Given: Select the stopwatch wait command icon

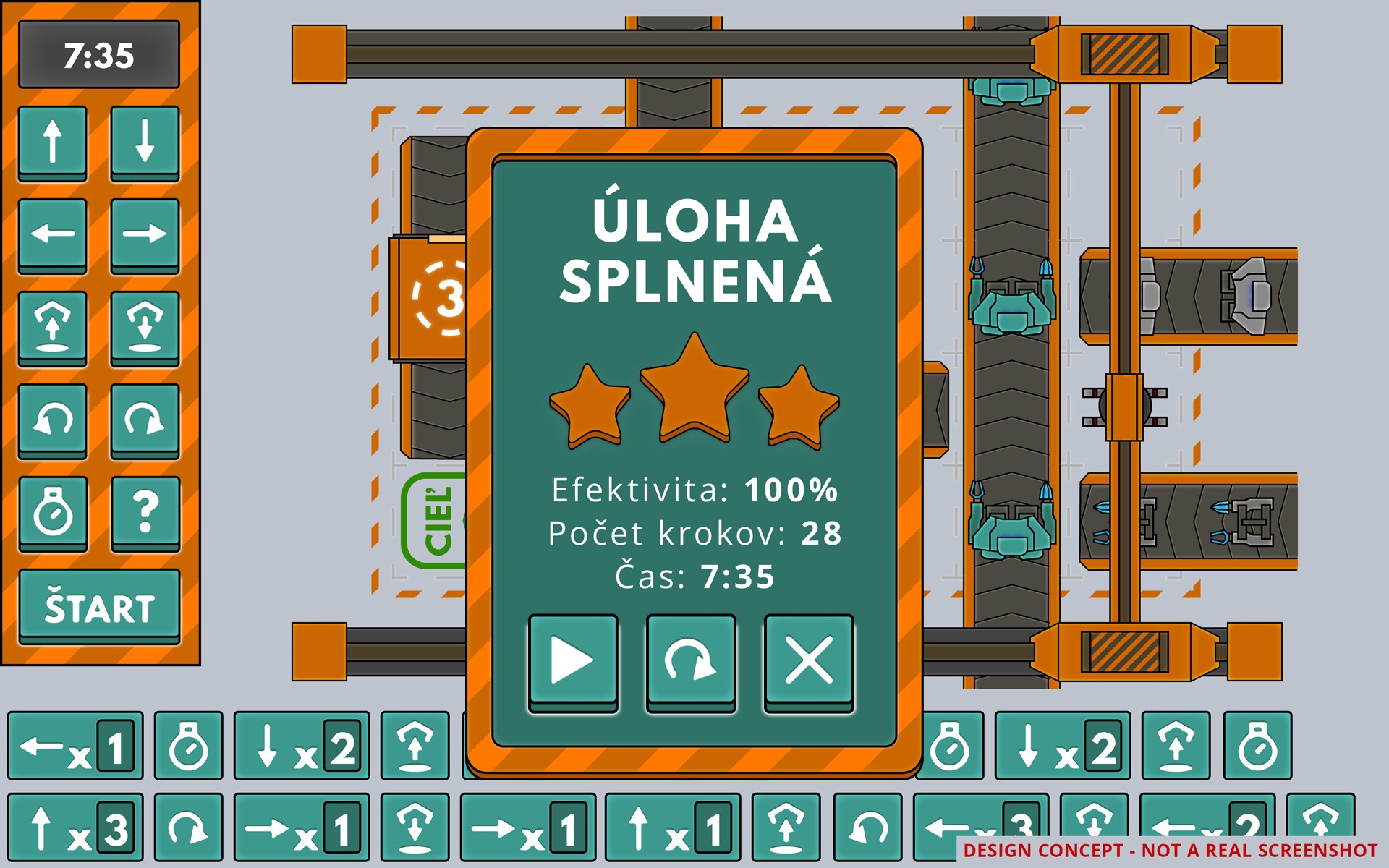Looking at the screenshot, I should pos(52,512).
